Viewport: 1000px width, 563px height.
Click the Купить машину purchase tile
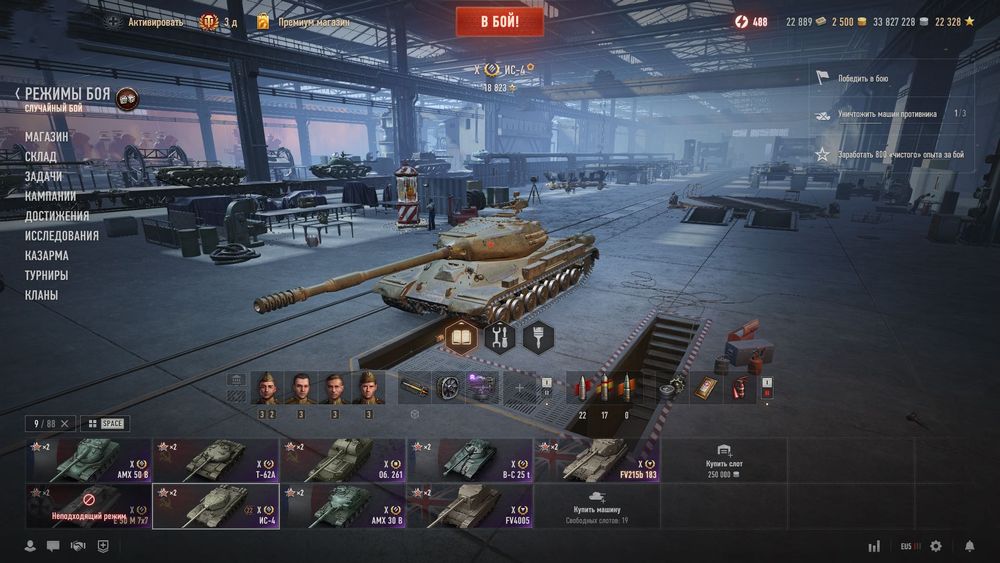pyautogui.click(x=597, y=506)
